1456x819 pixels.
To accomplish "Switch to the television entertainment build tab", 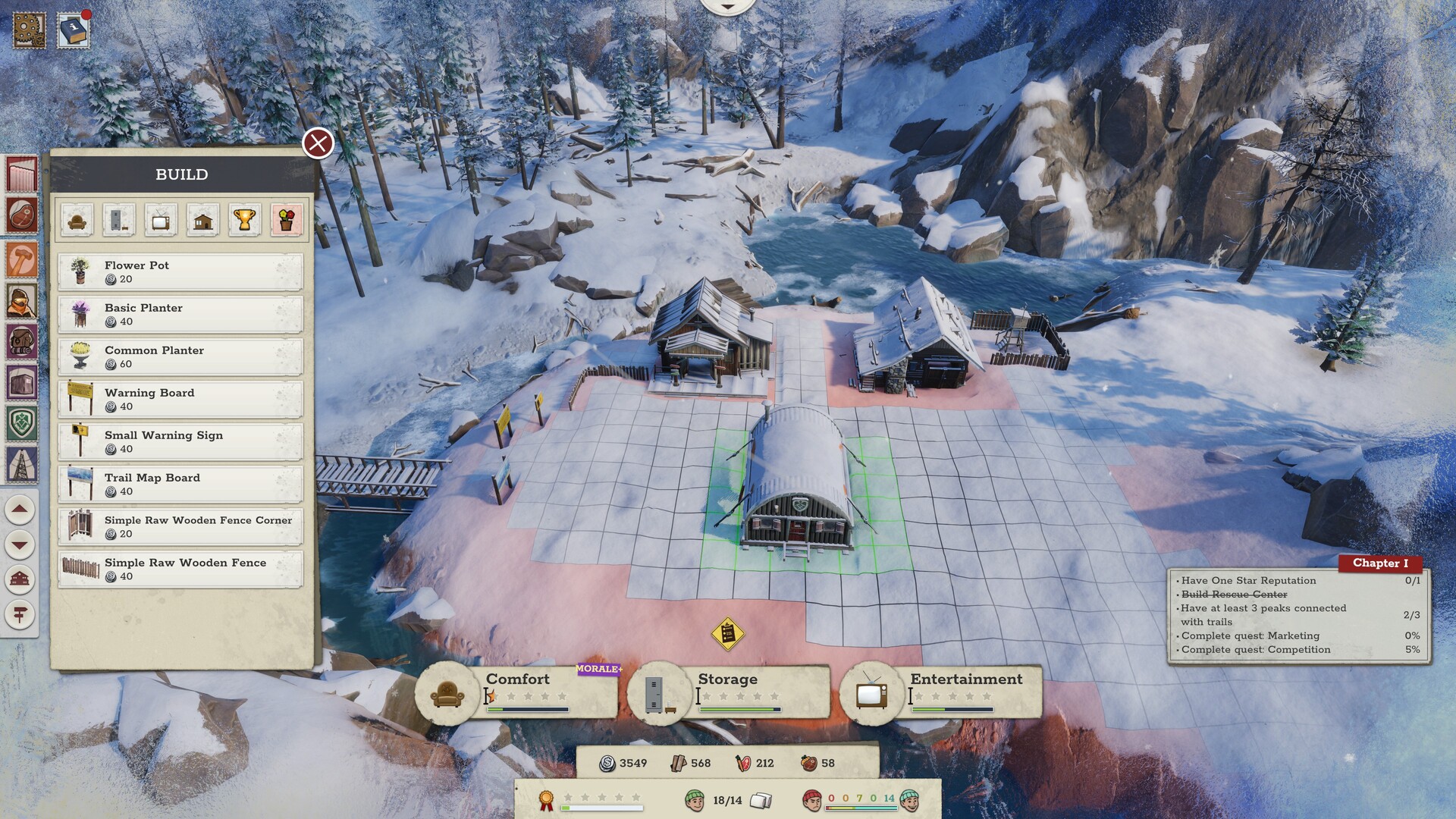I will [x=161, y=220].
